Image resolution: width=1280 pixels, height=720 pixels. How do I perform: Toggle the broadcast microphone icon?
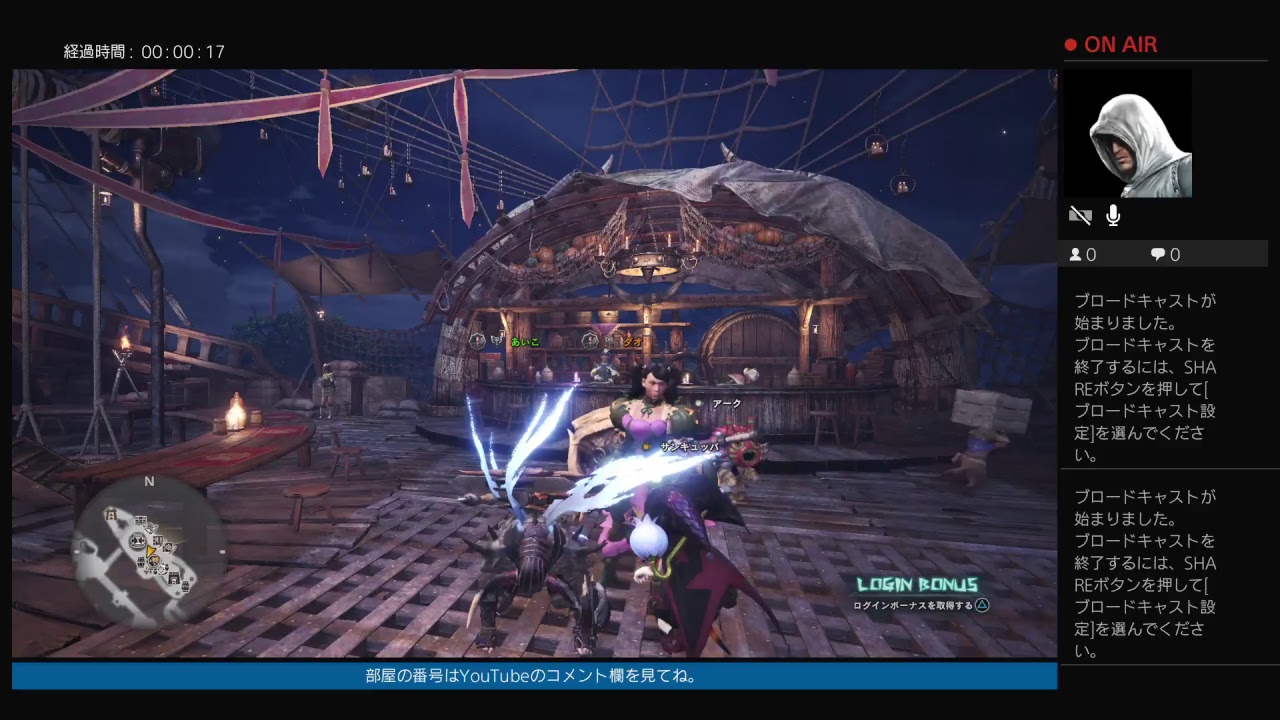[x=1113, y=216]
